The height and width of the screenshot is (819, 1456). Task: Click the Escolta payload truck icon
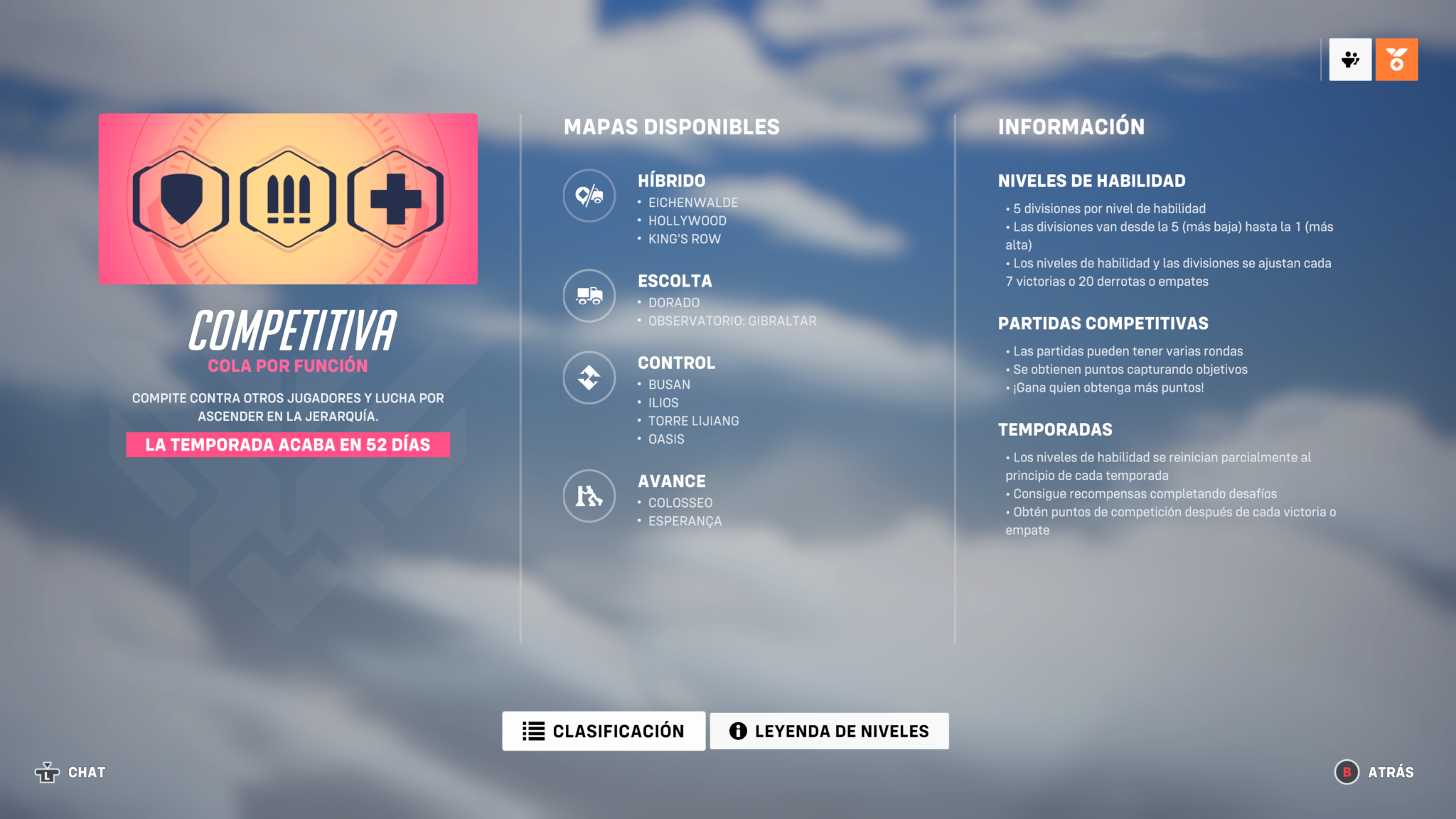tap(589, 296)
